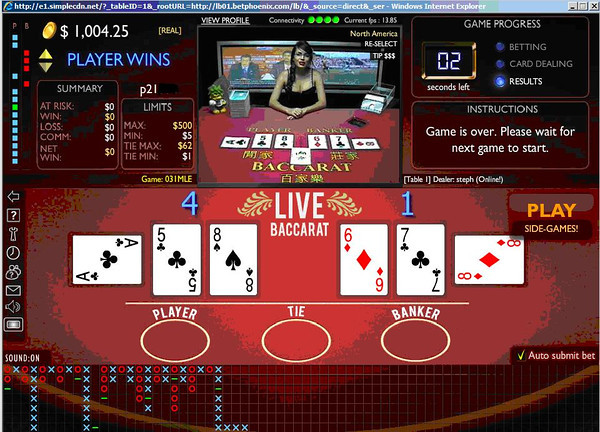Click the back arrow icon in sidebar
Image resolution: width=600 pixels, height=432 pixels.
(13, 196)
